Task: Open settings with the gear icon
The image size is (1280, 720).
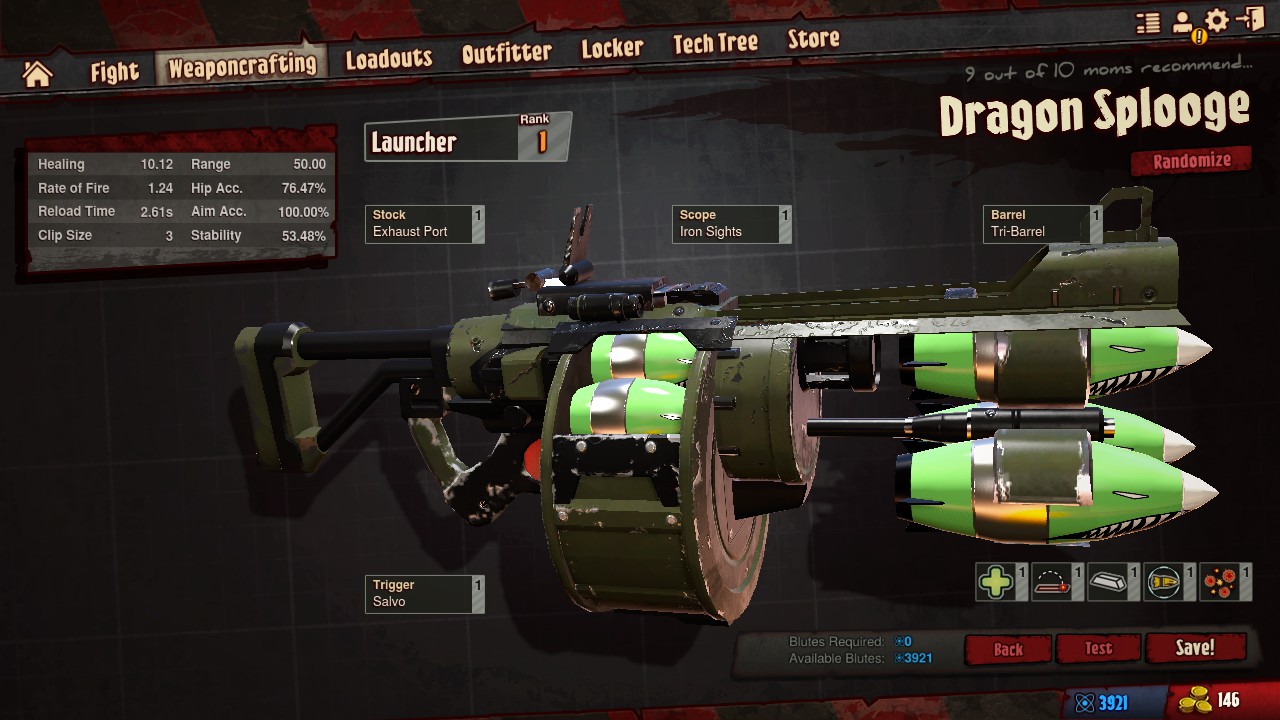Action: coord(1217,21)
